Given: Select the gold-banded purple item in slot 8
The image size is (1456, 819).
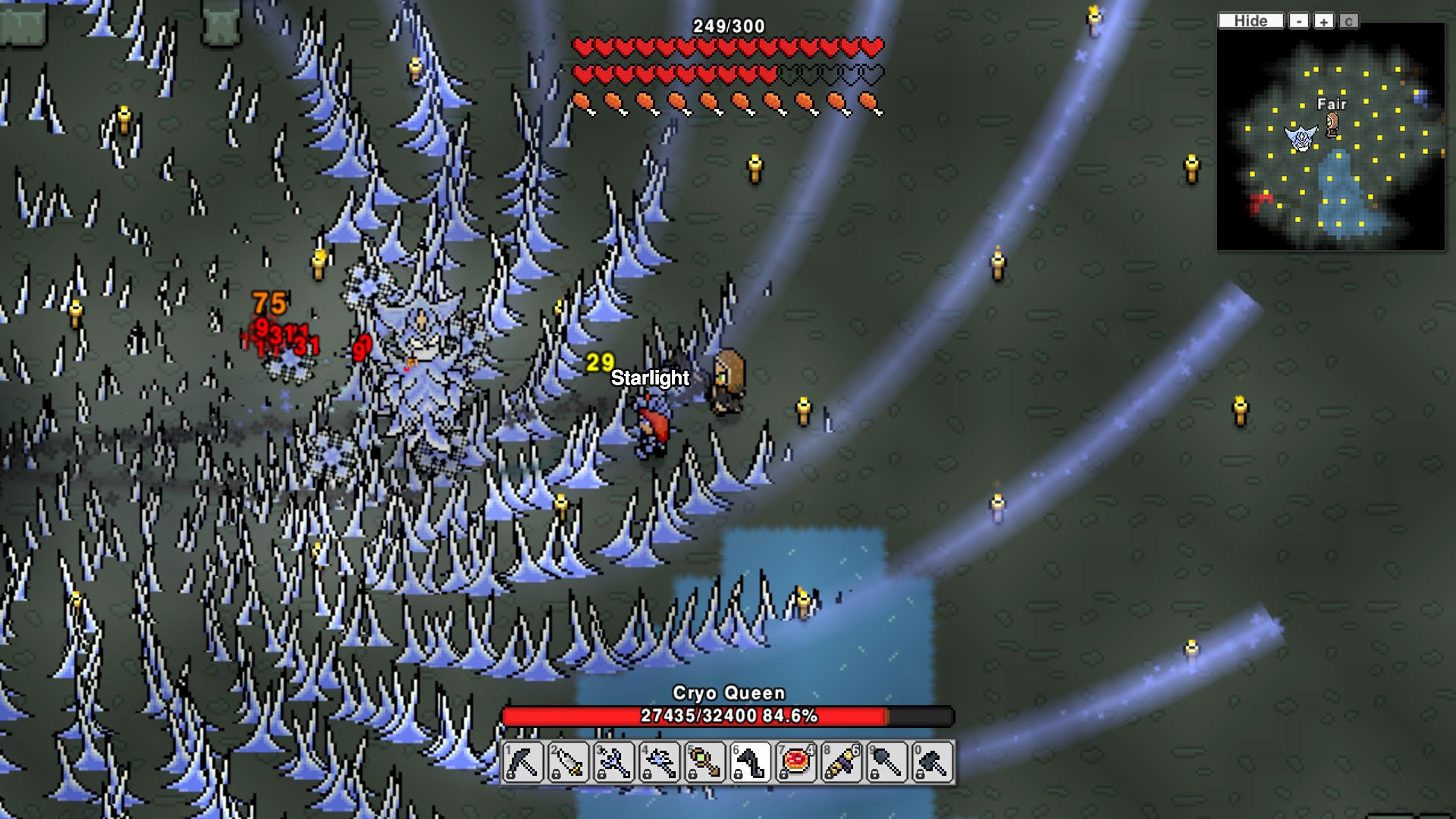Looking at the screenshot, I should coord(842,761).
